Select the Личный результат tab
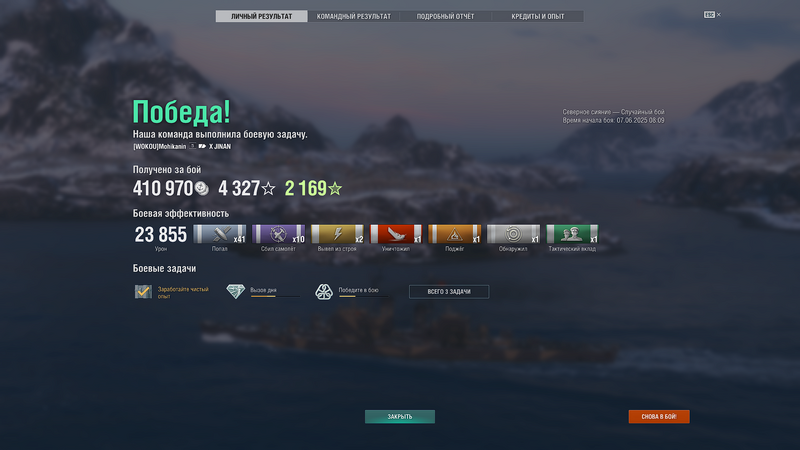The width and height of the screenshot is (800, 450). [x=261, y=16]
